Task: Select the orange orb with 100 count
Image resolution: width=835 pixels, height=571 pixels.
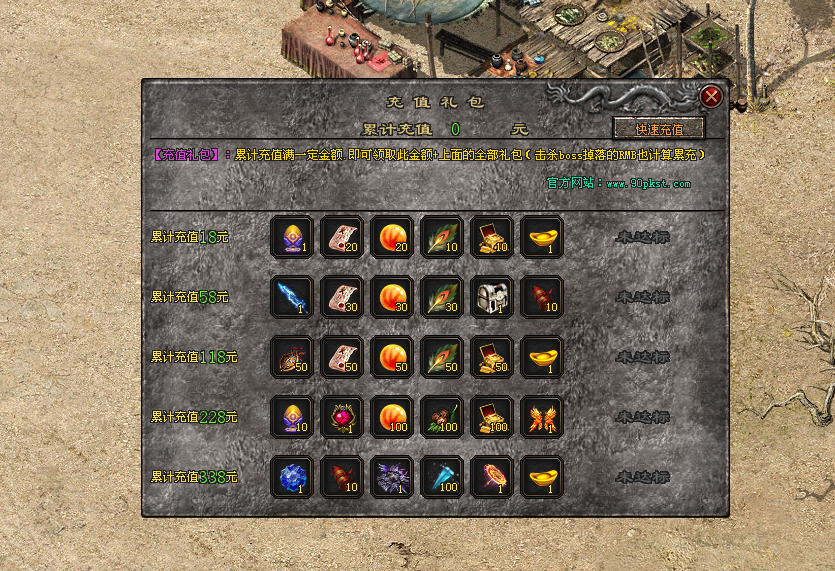Action: [392, 417]
